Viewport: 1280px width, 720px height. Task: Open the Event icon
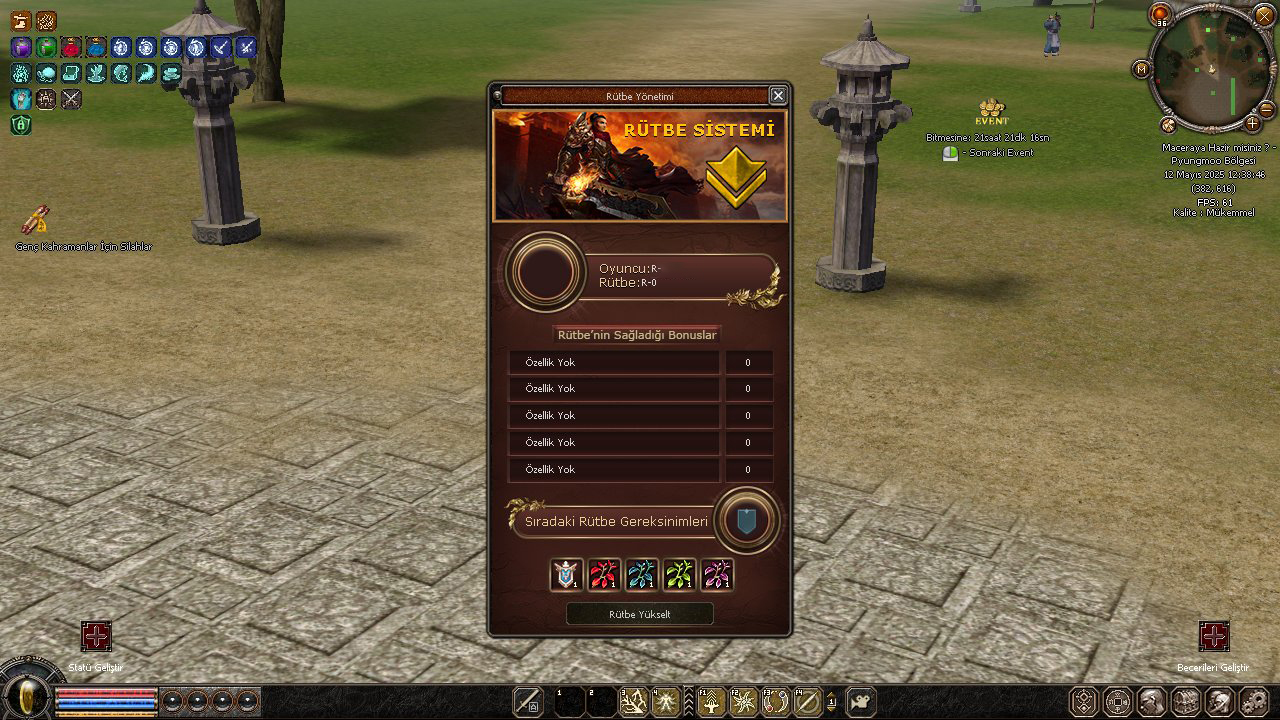pos(991,112)
